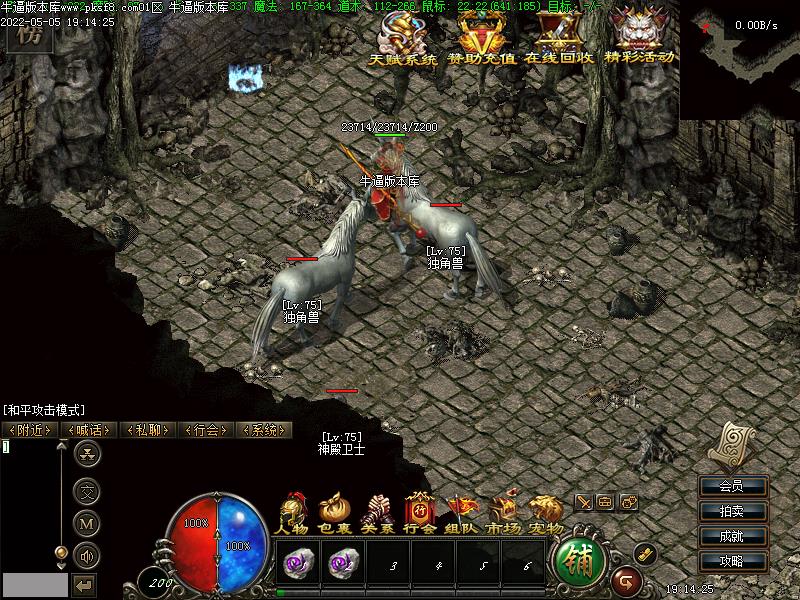Open the 包裹 bag inventory
The width and height of the screenshot is (800, 600).
pos(335,514)
